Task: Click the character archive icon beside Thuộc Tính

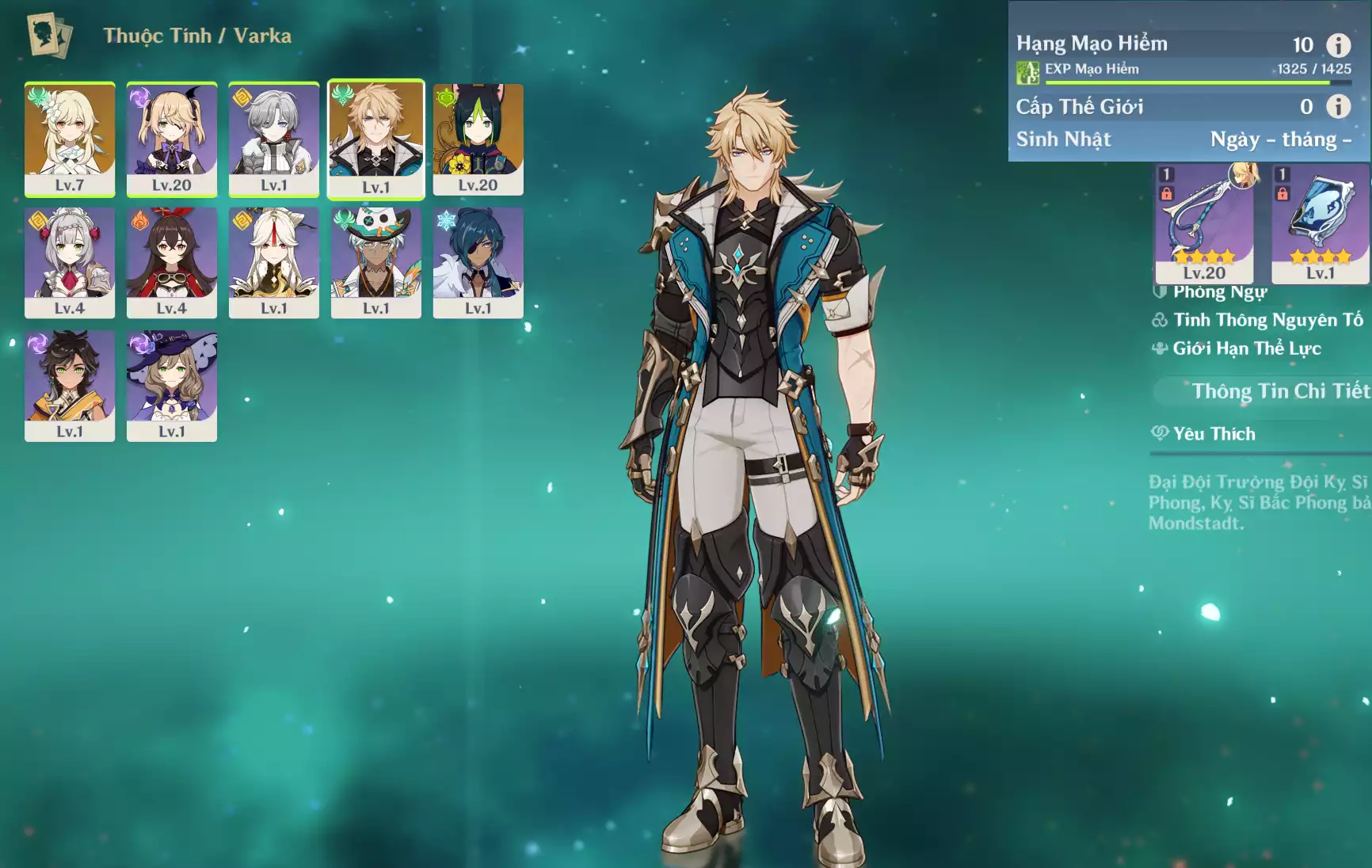Action: click(49, 35)
